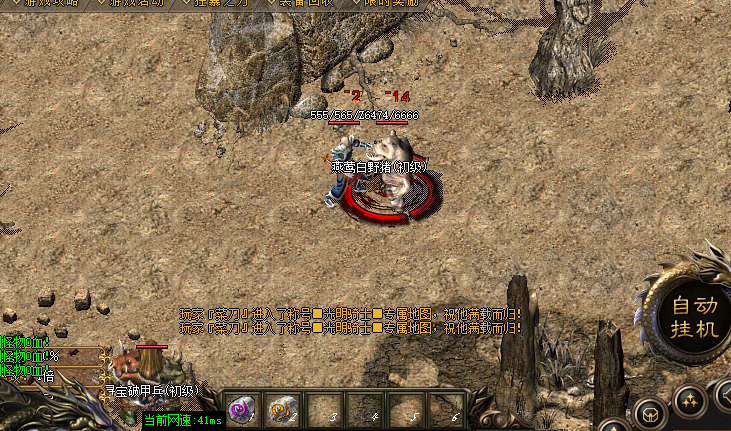
Task: Open the 游戏活动 events tab
Action: coord(137,4)
